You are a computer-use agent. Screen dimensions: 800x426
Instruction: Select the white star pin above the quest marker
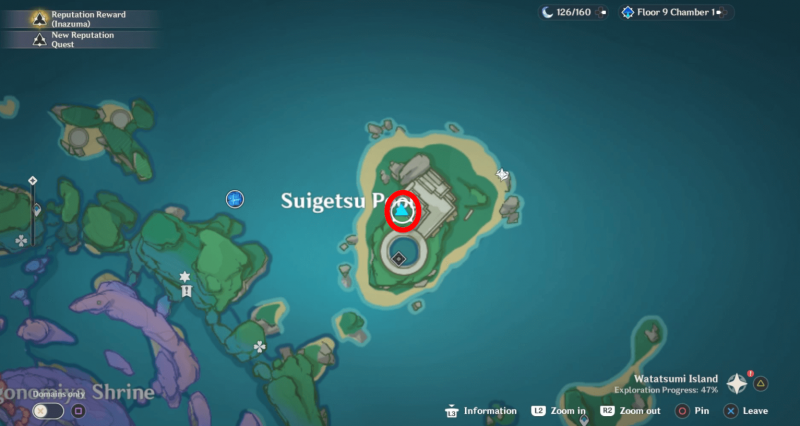tap(185, 276)
